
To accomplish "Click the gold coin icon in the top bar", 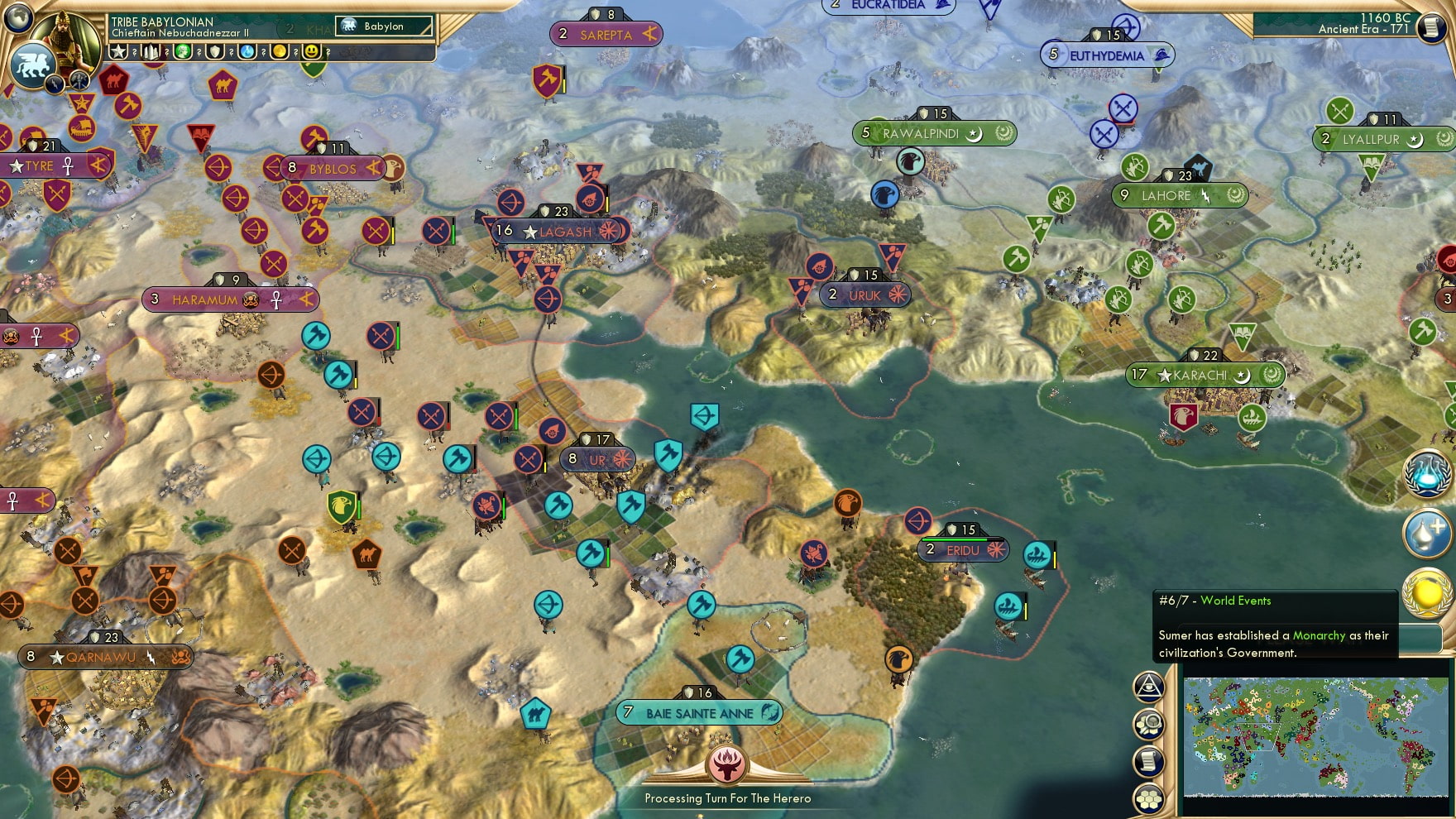I will [x=277, y=53].
